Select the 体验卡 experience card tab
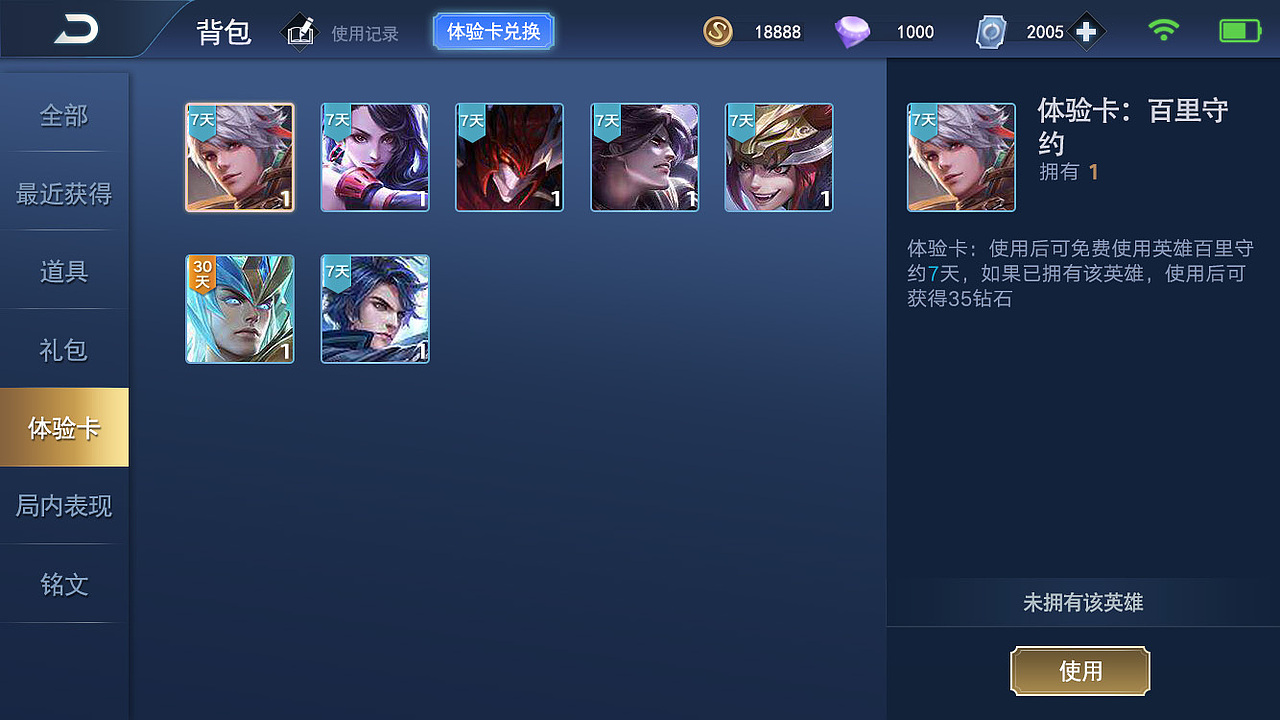This screenshot has width=1280, height=720. [64, 426]
